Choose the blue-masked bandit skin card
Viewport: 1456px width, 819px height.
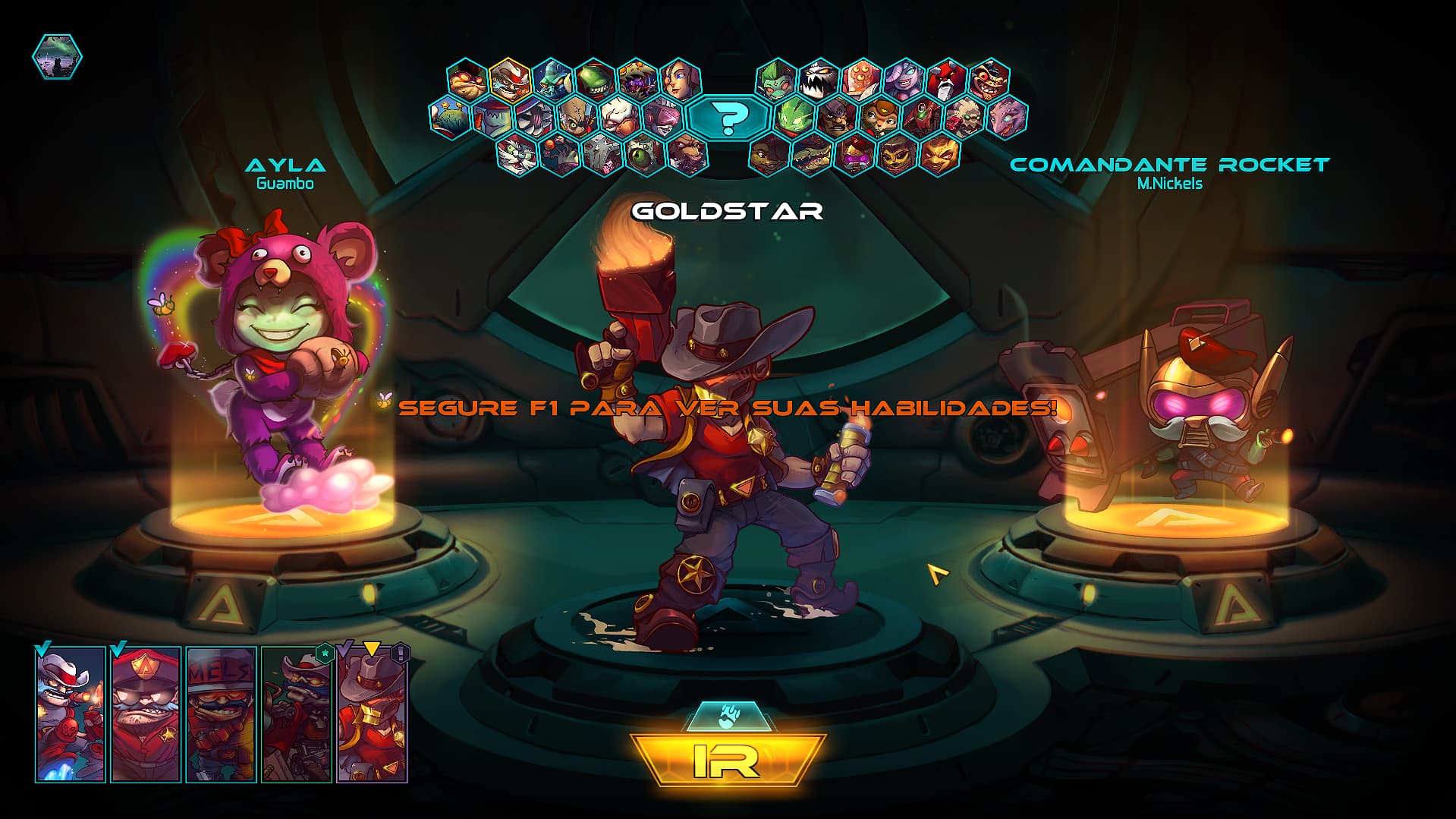296,714
